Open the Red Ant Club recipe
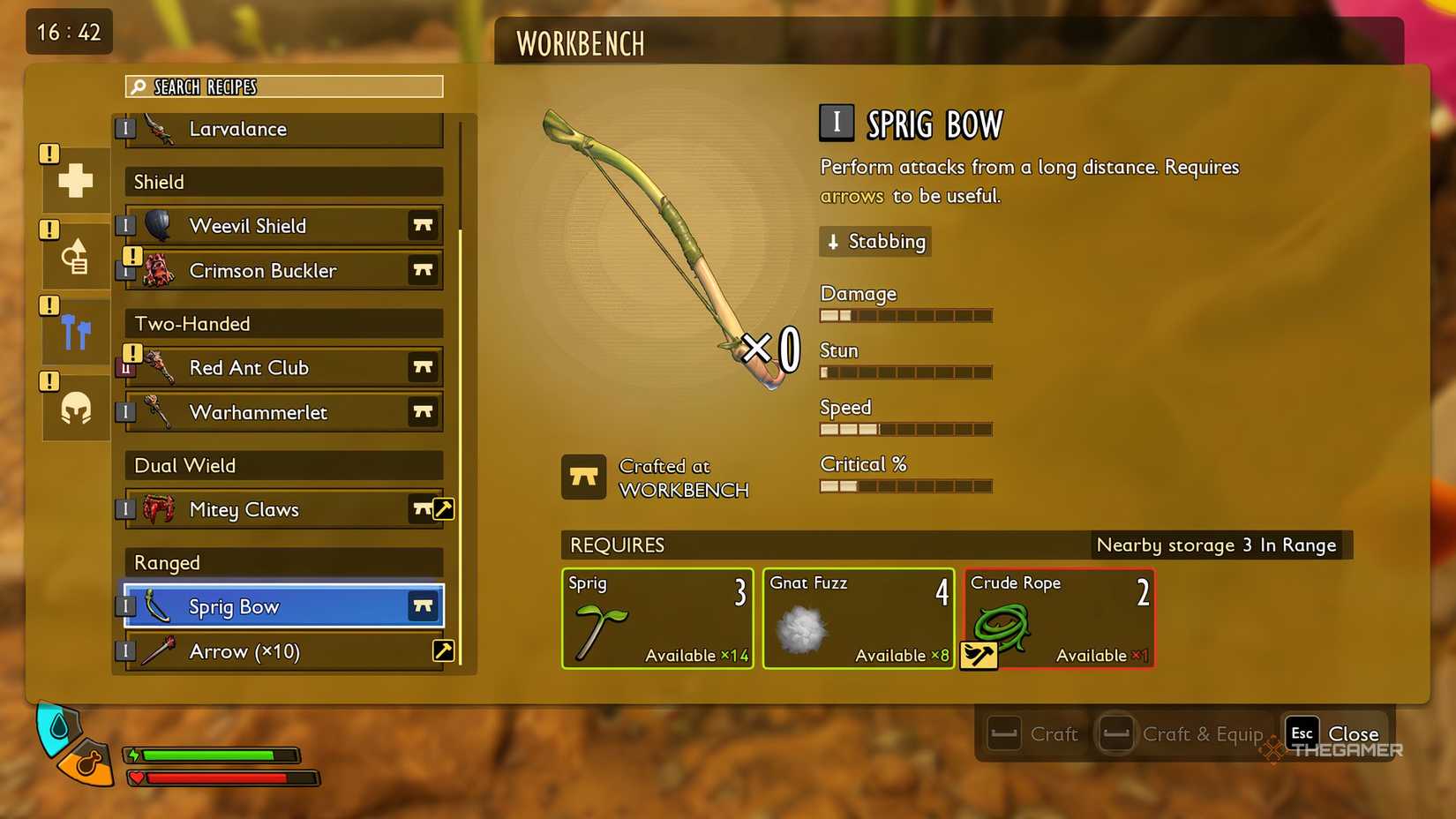 pyautogui.click(x=284, y=368)
